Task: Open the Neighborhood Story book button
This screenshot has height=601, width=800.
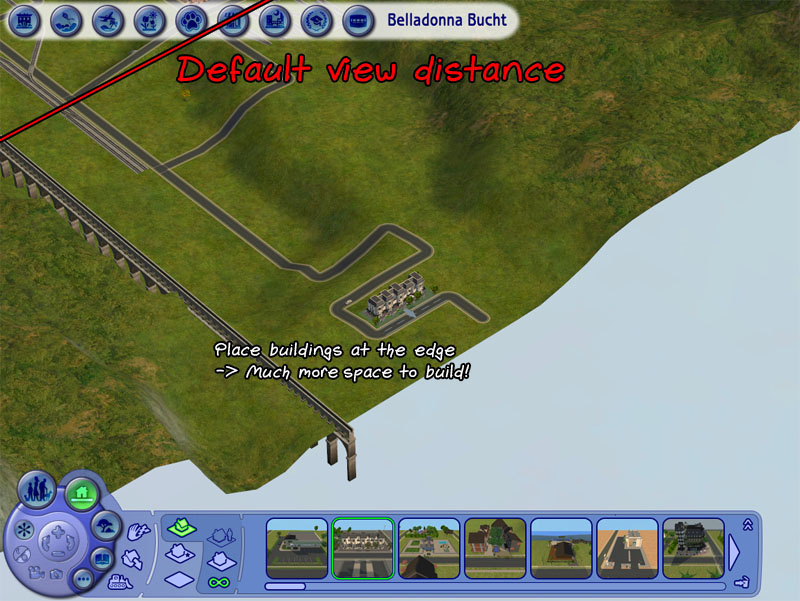Action: coord(103,558)
